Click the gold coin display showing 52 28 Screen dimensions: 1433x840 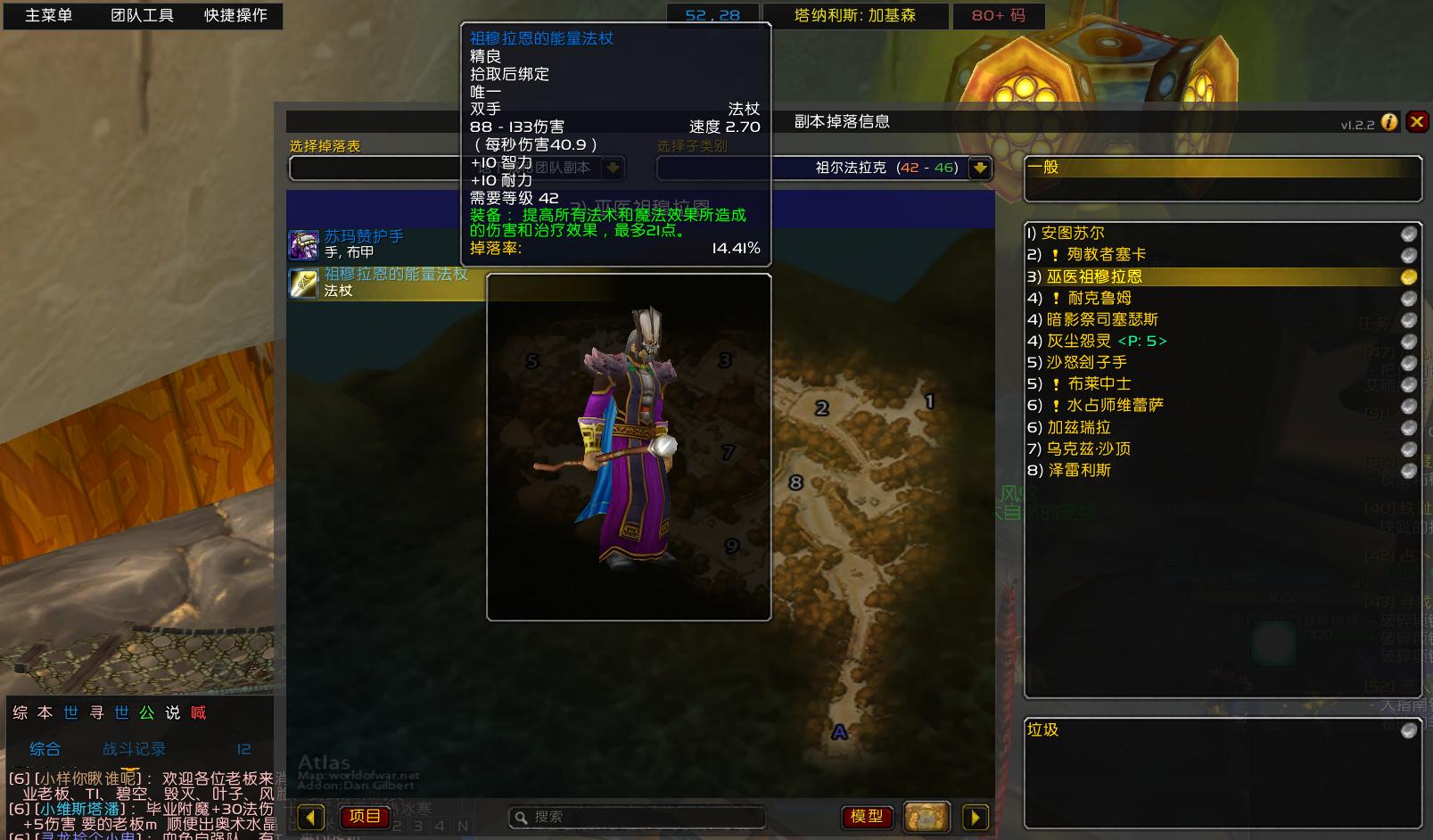712,14
